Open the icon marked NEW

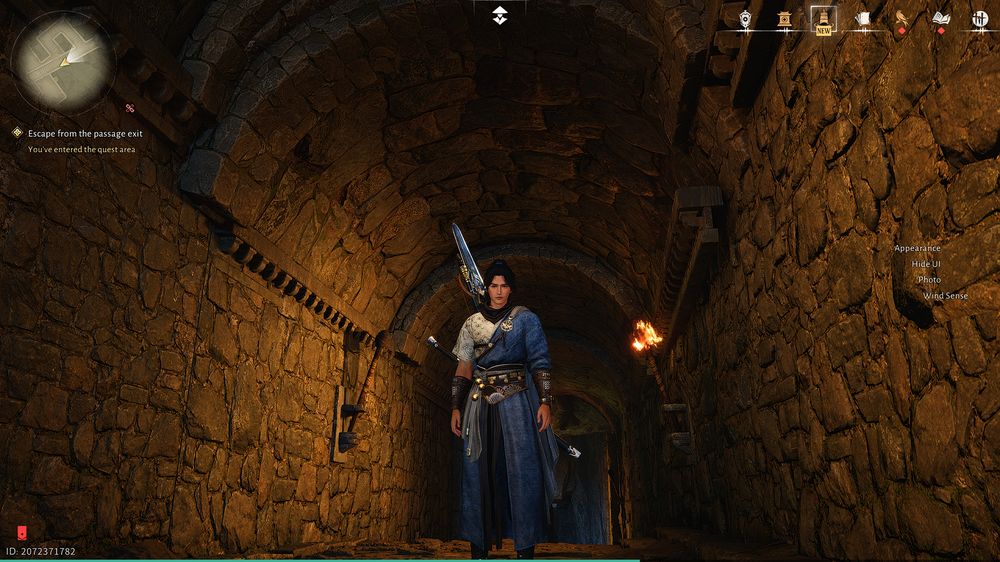tap(824, 18)
